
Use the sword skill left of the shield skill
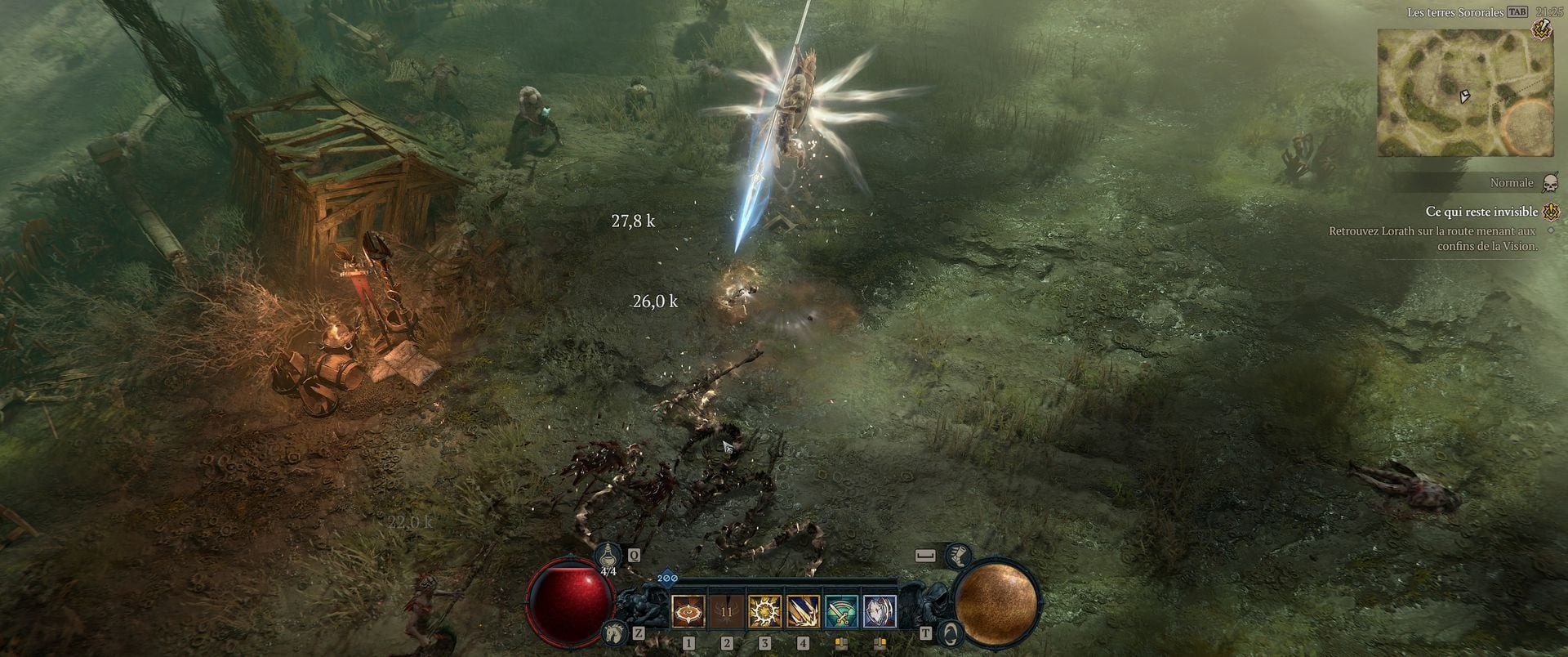click(841, 611)
